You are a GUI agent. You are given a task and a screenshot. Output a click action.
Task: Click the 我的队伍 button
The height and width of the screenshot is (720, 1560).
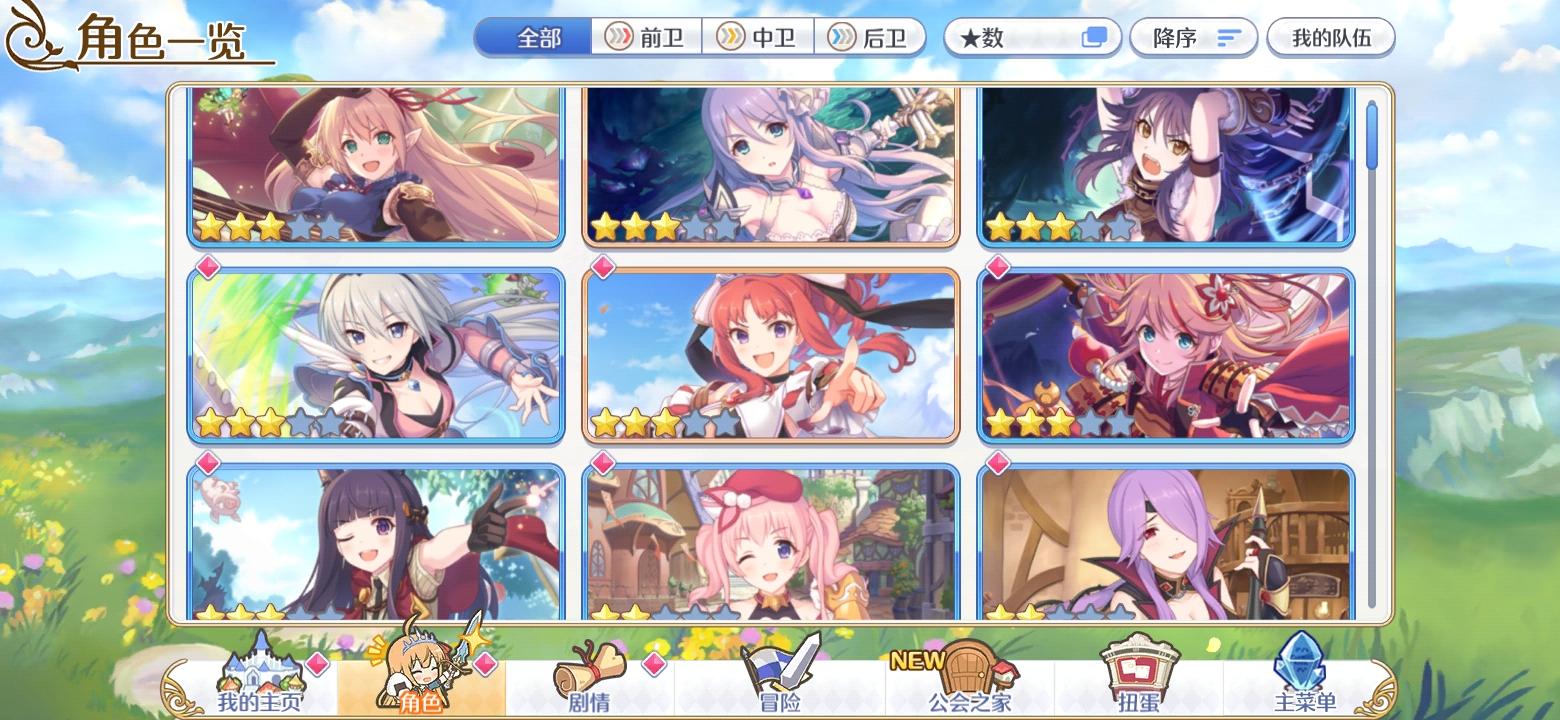coord(1331,37)
